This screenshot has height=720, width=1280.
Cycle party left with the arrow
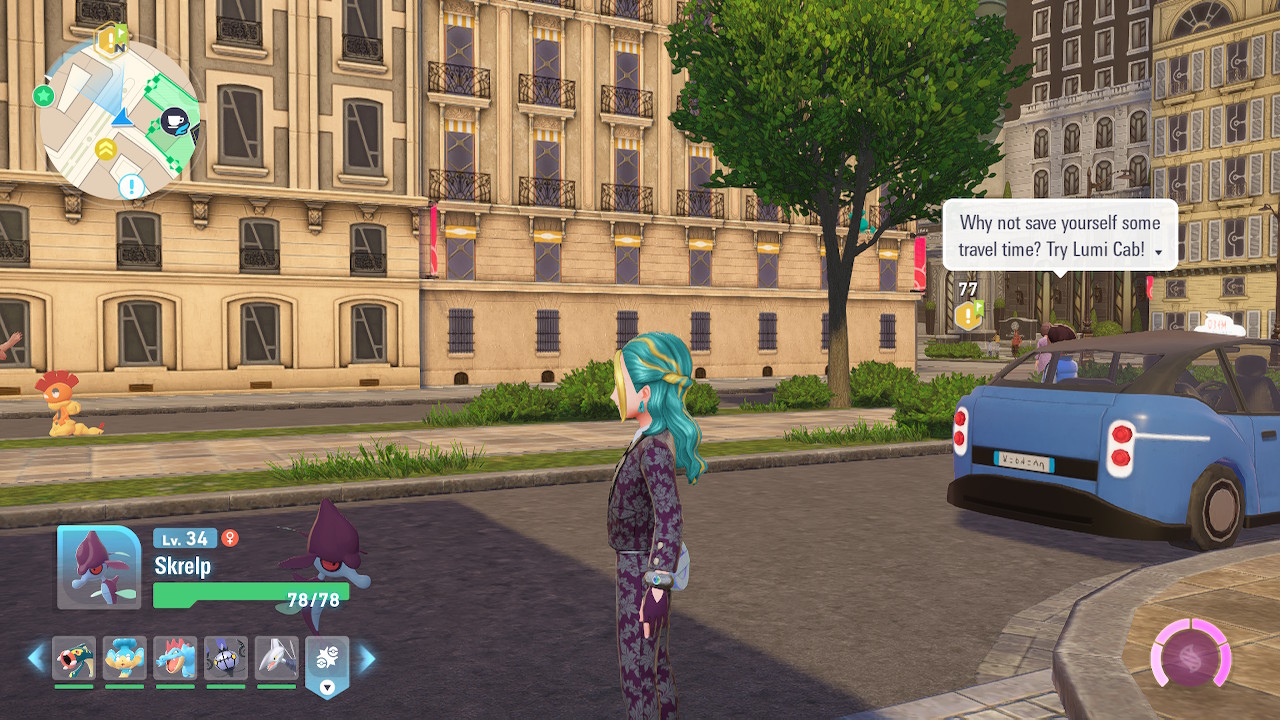point(37,658)
